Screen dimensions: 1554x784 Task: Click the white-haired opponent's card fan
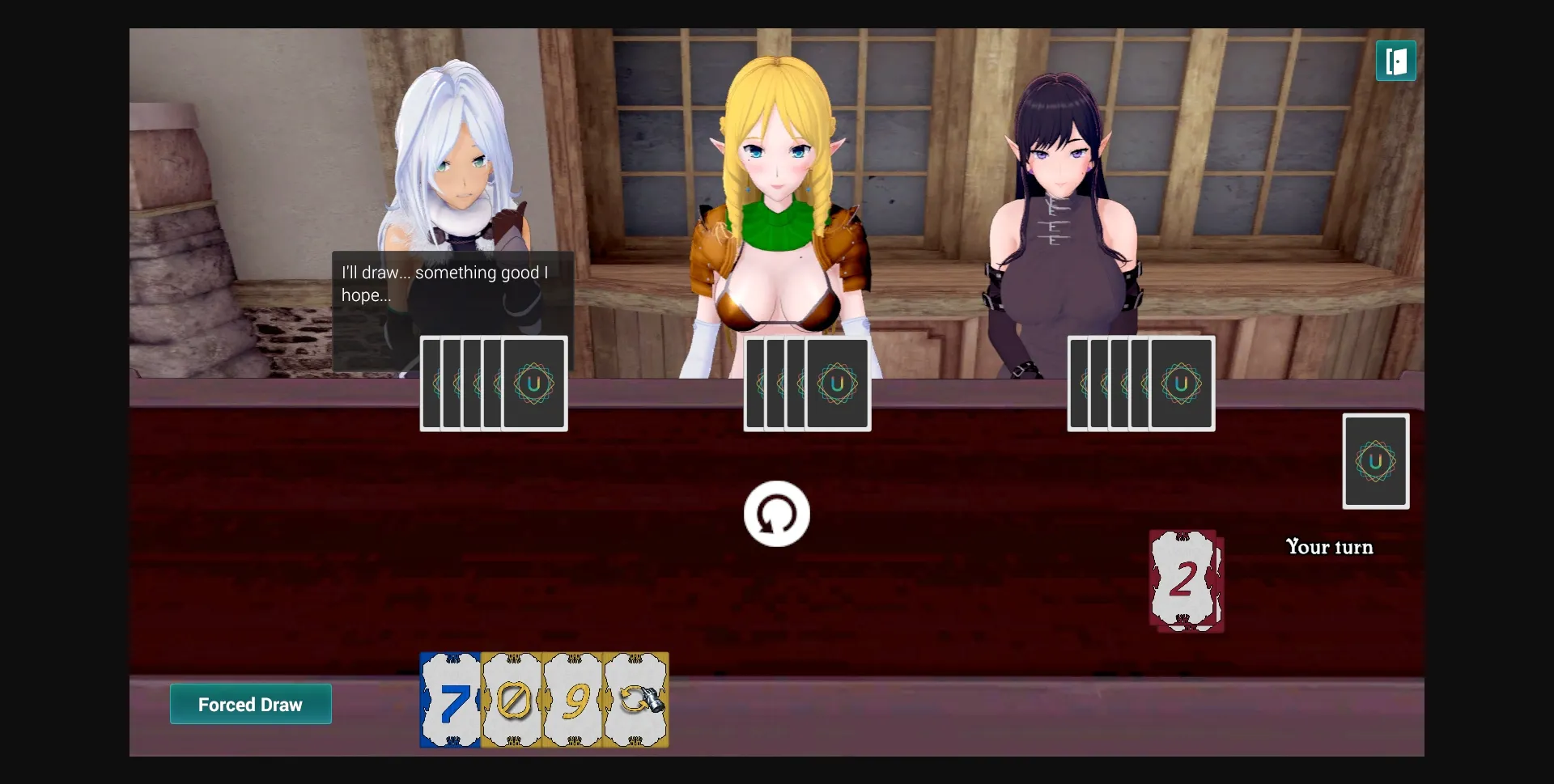(x=492, y=384)
